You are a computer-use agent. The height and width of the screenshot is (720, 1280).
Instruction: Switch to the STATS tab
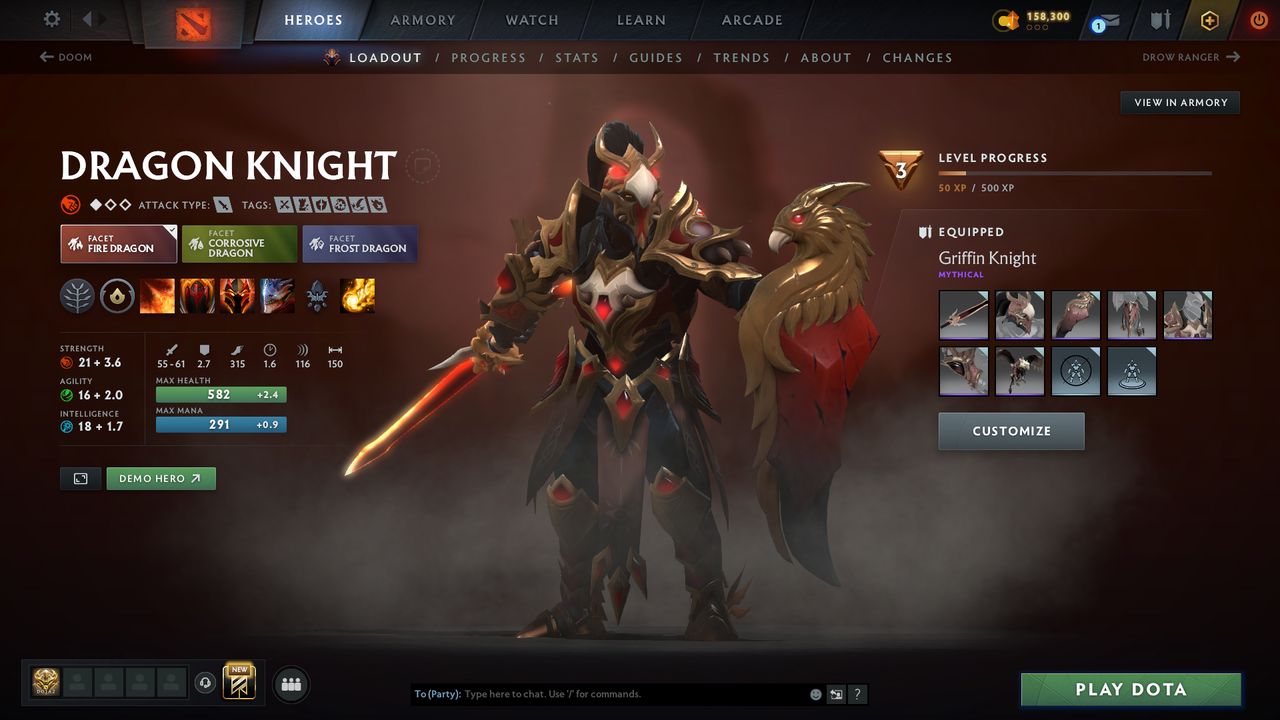[577, 57]
